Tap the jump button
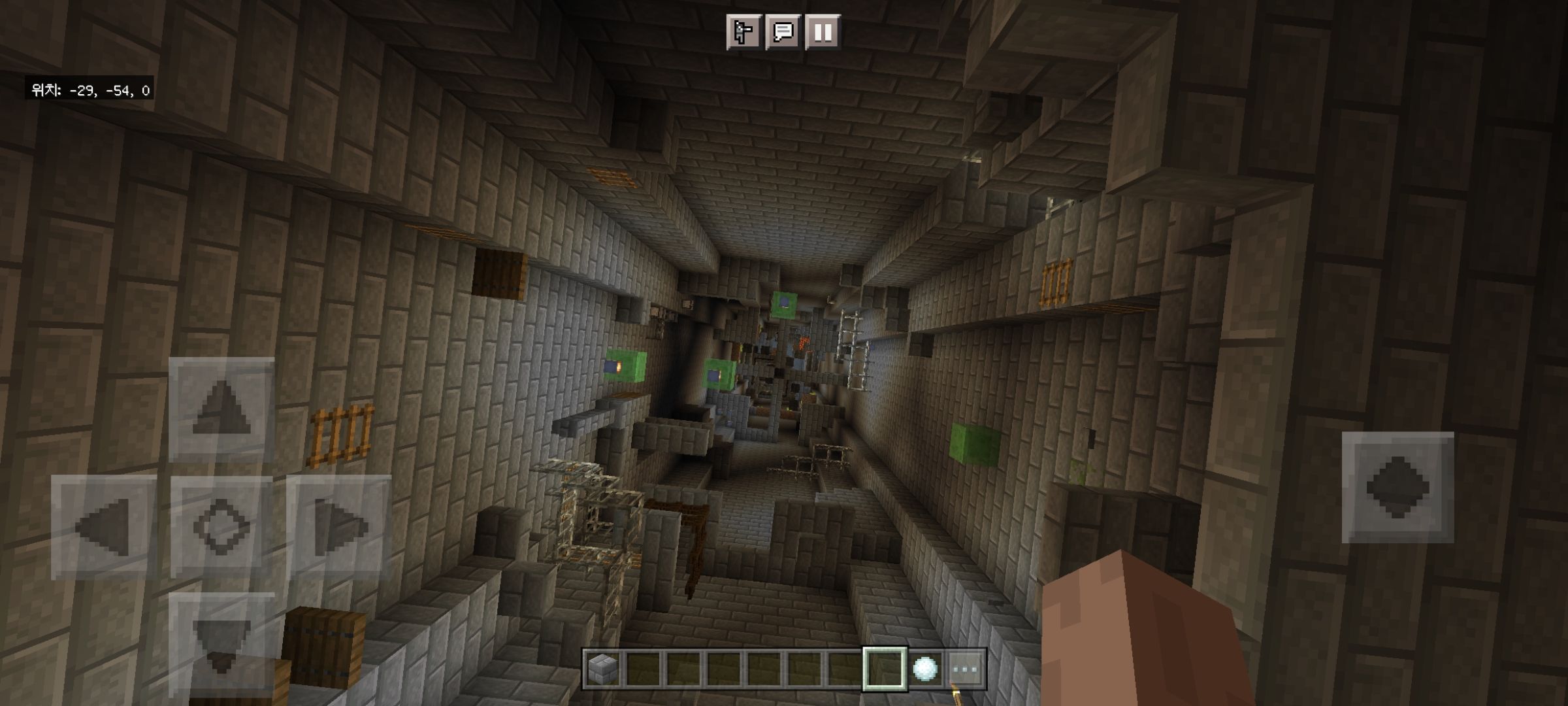Screen dimensions: 1568x706 1397,487
